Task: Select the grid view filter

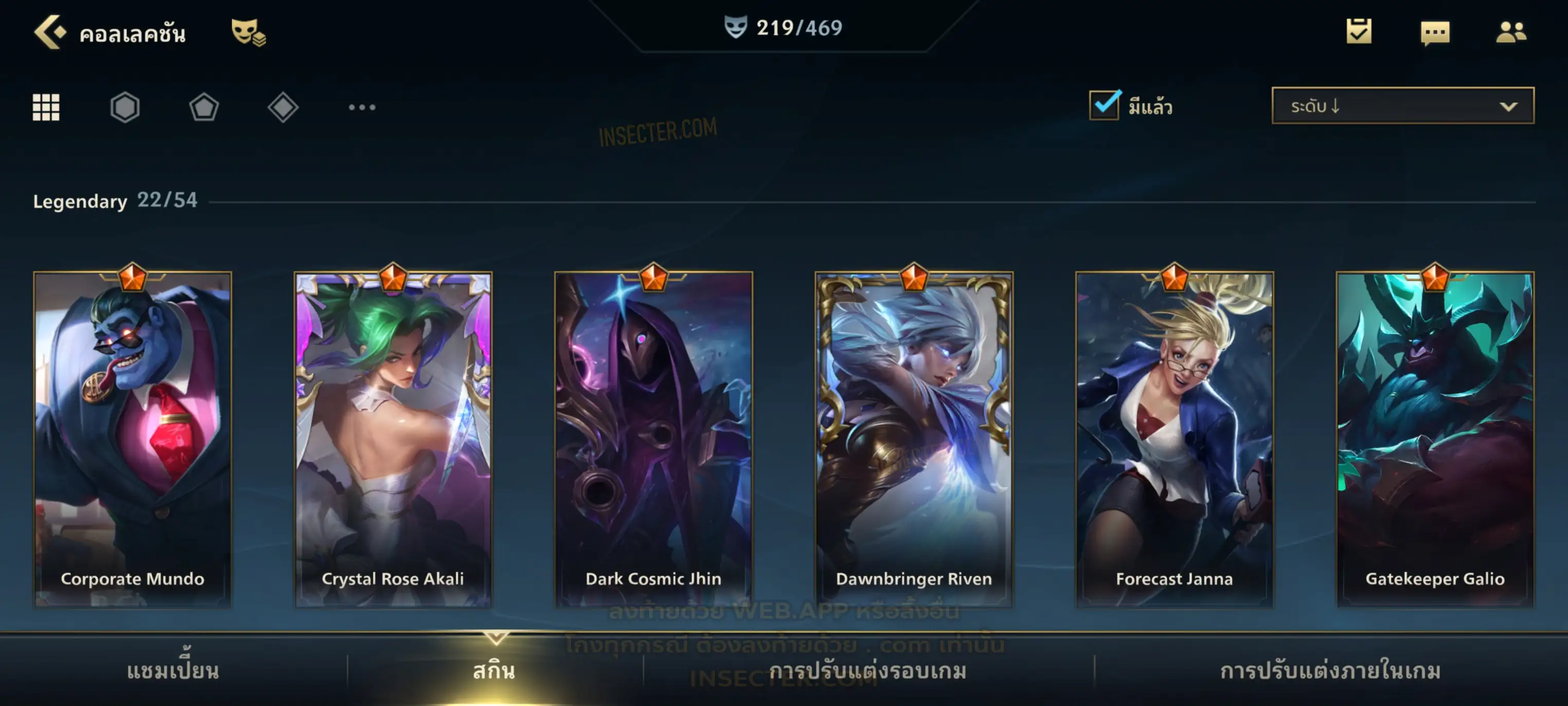Action: 46,107
